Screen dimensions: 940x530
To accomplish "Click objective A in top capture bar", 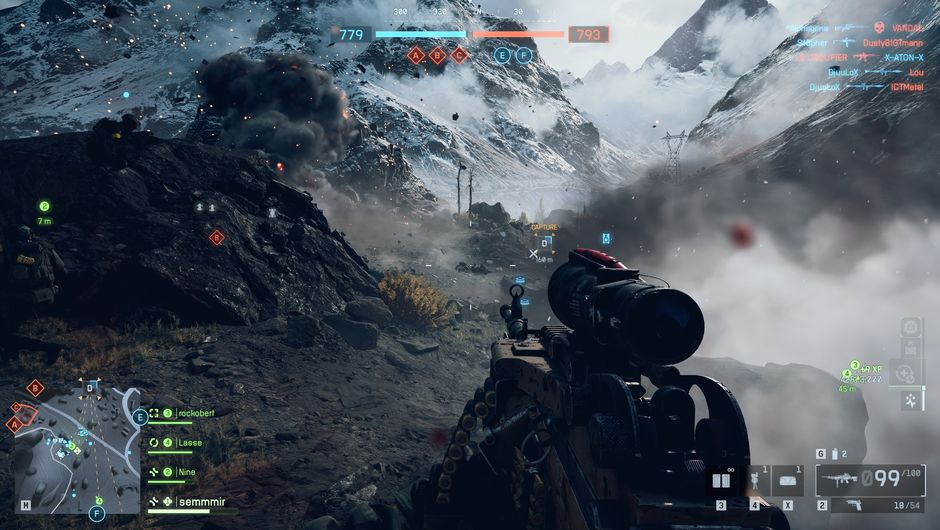I will [416, 55].
